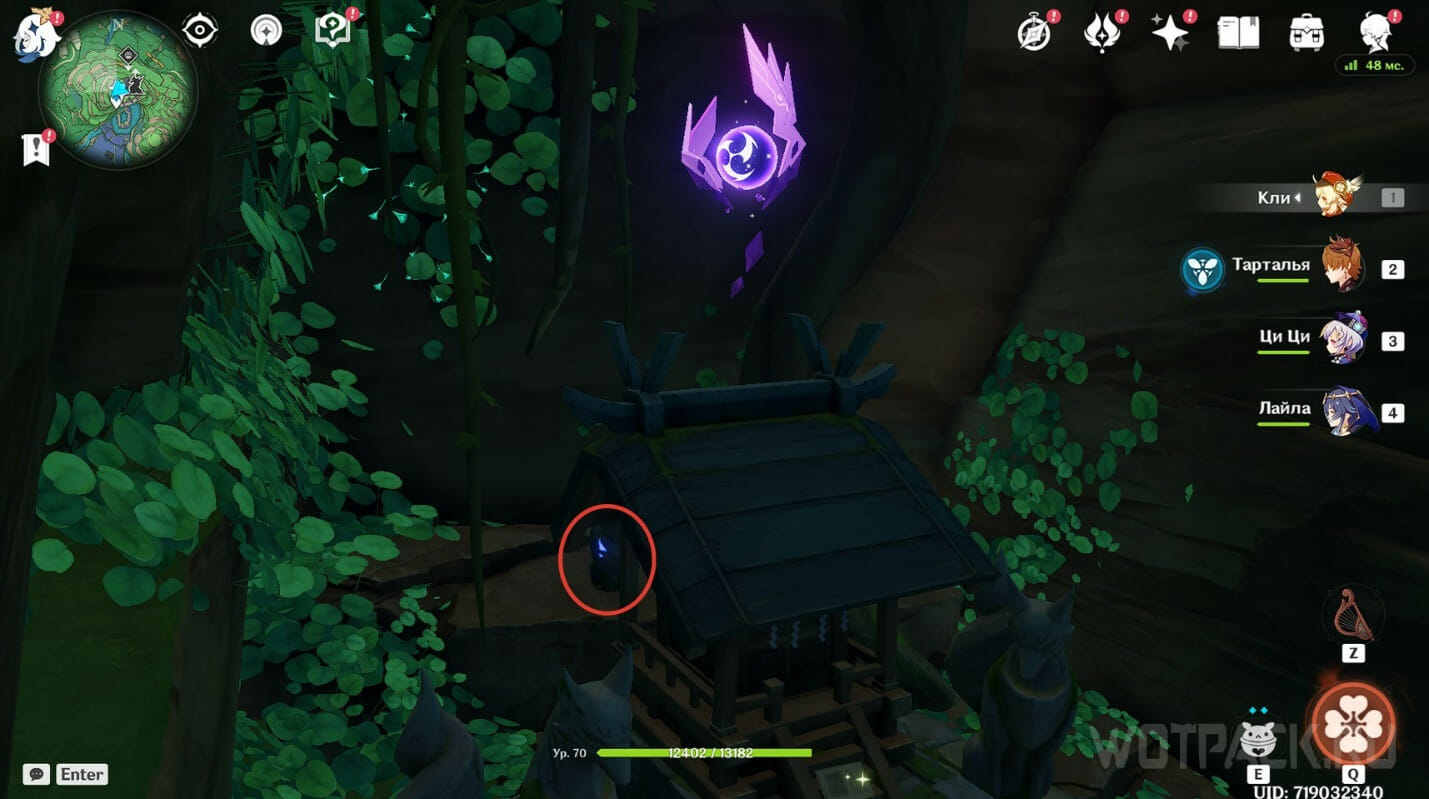This screenshot has width=1429, height=799.
Task: Open the events overview clock icon
Action: 1034,31
